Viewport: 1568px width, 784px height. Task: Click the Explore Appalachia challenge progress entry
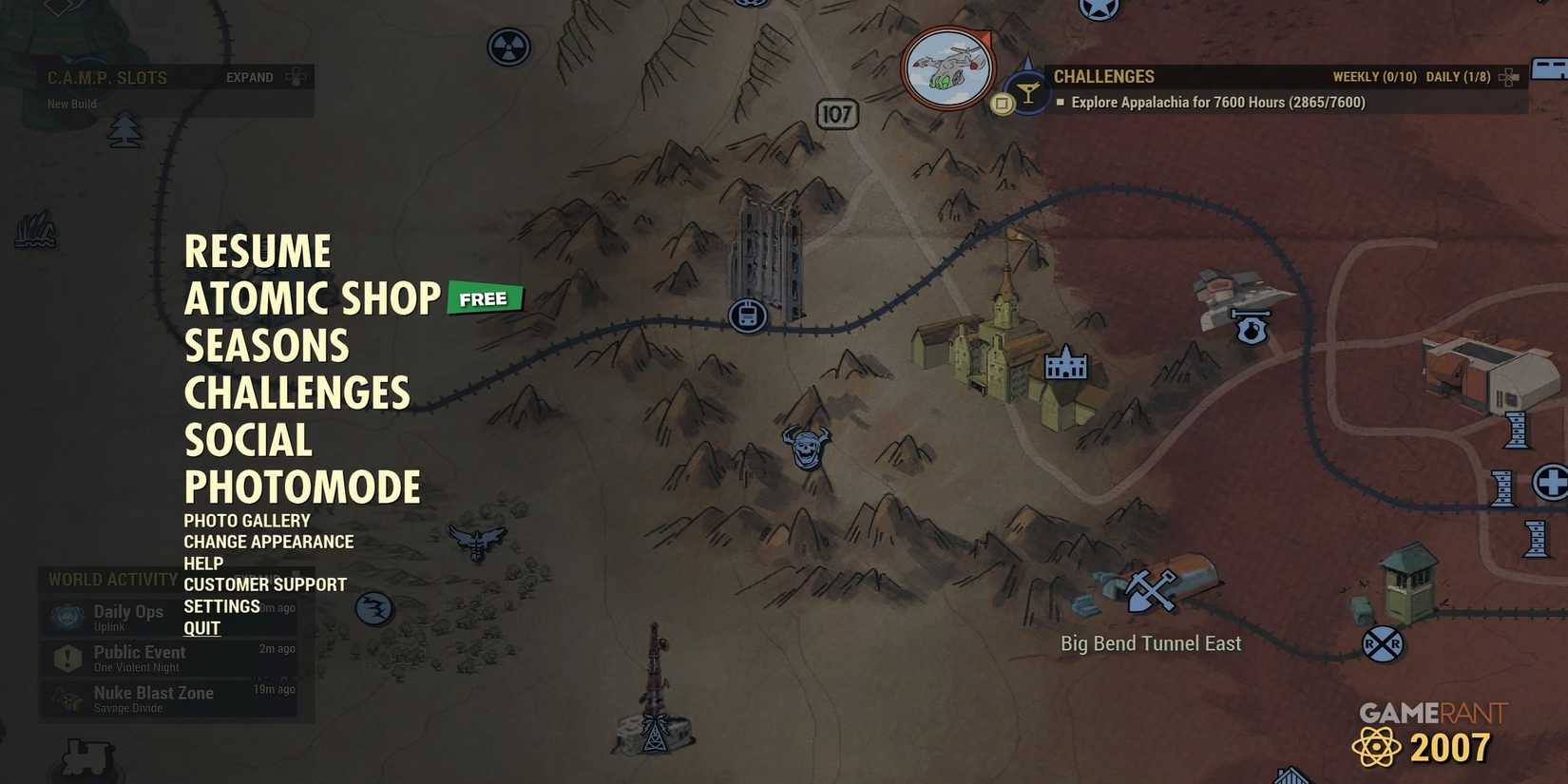coord(1216,102)
